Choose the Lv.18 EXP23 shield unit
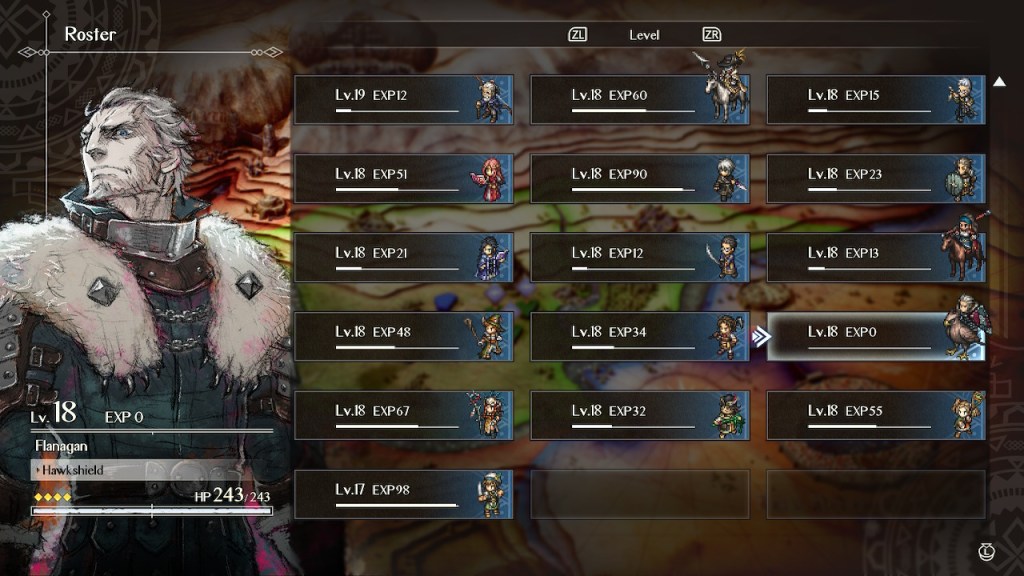The height and width of the screenshot is (576, 1024). [x=876, y=179]
